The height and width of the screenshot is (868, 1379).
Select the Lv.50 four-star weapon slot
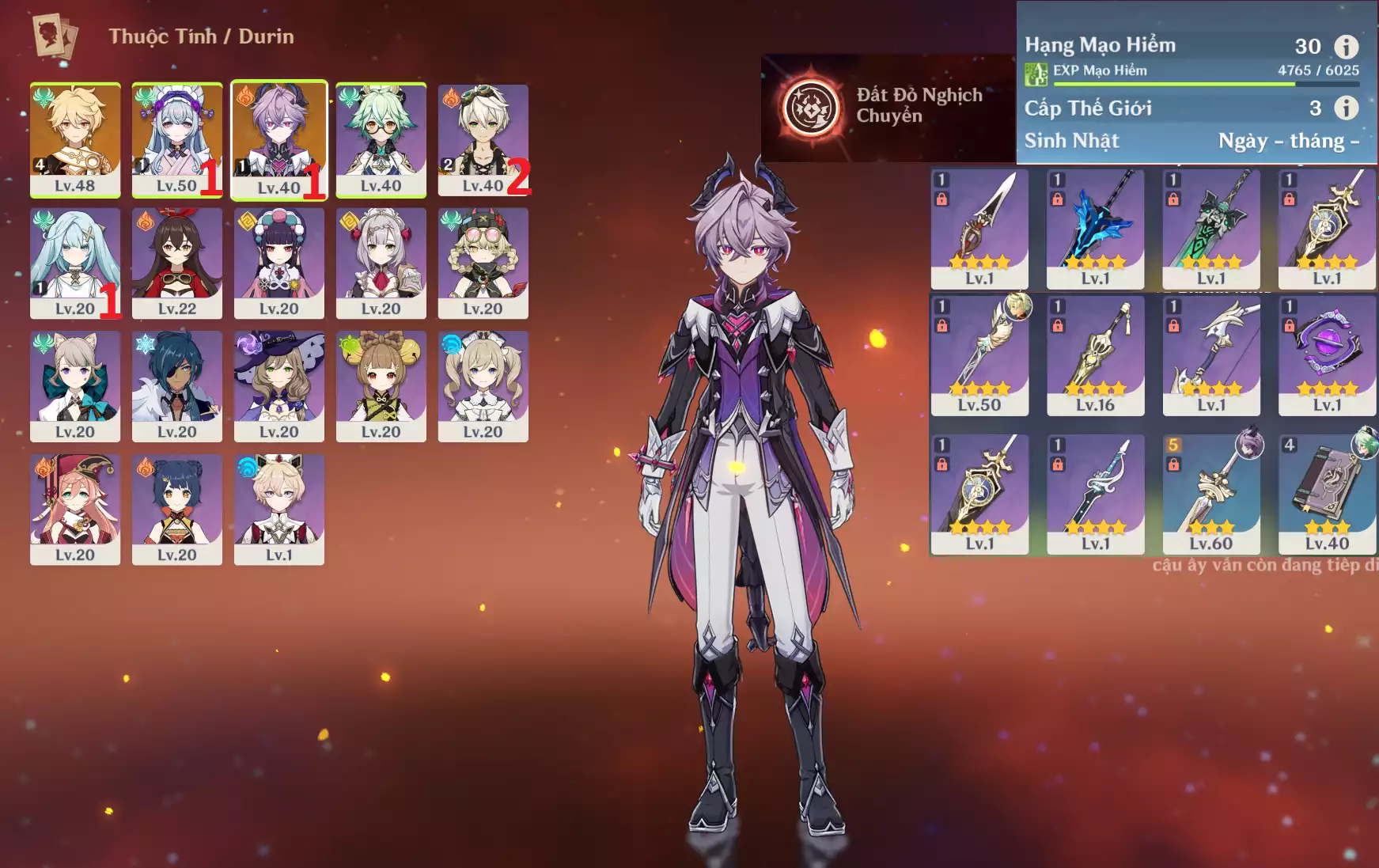pos(979,354)
